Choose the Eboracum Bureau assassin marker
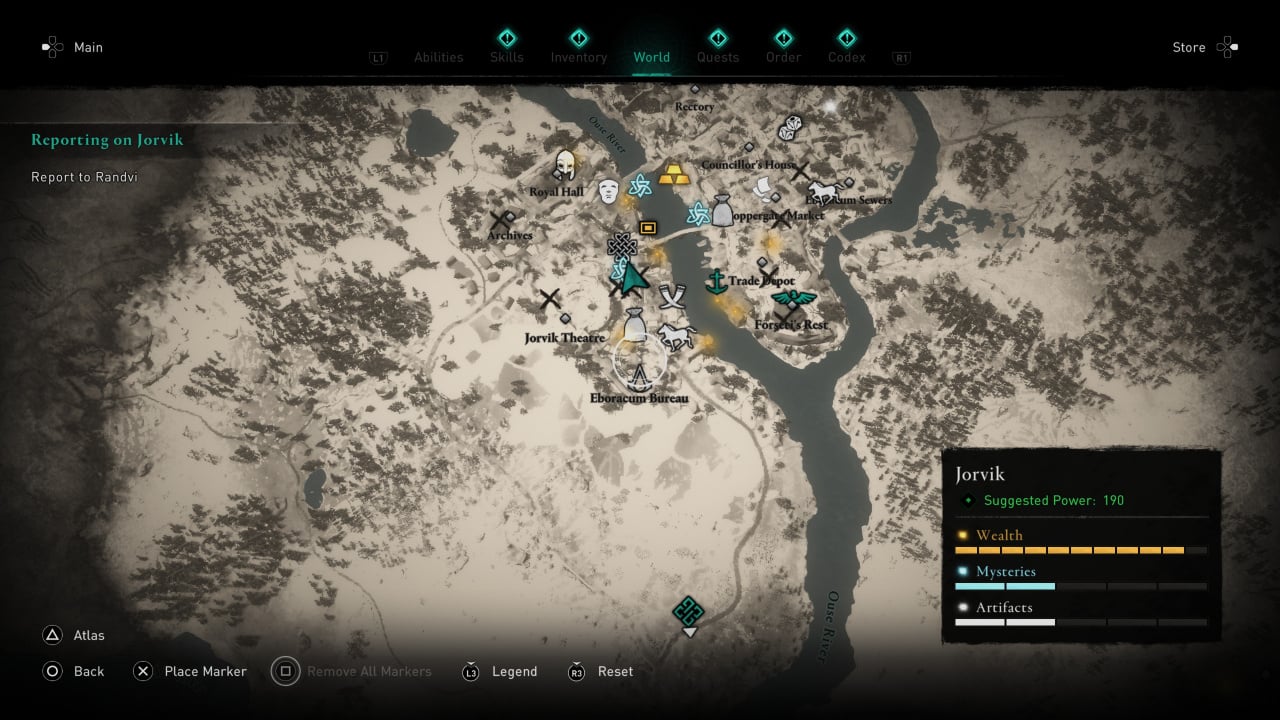Viewport: 1280px width, 720px height. [640, 376]
